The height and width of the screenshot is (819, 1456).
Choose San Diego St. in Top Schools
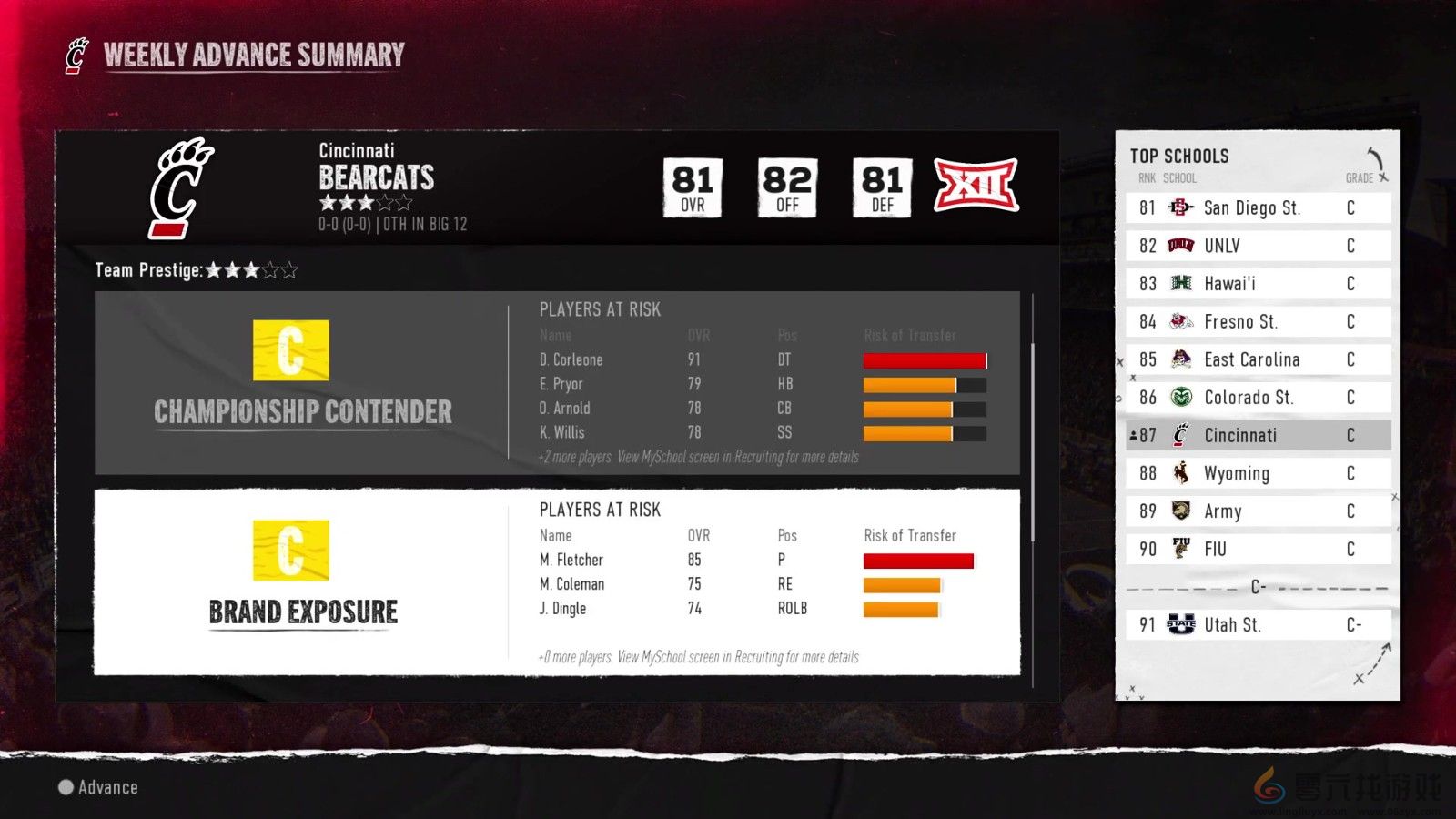tap(1258, 207)
